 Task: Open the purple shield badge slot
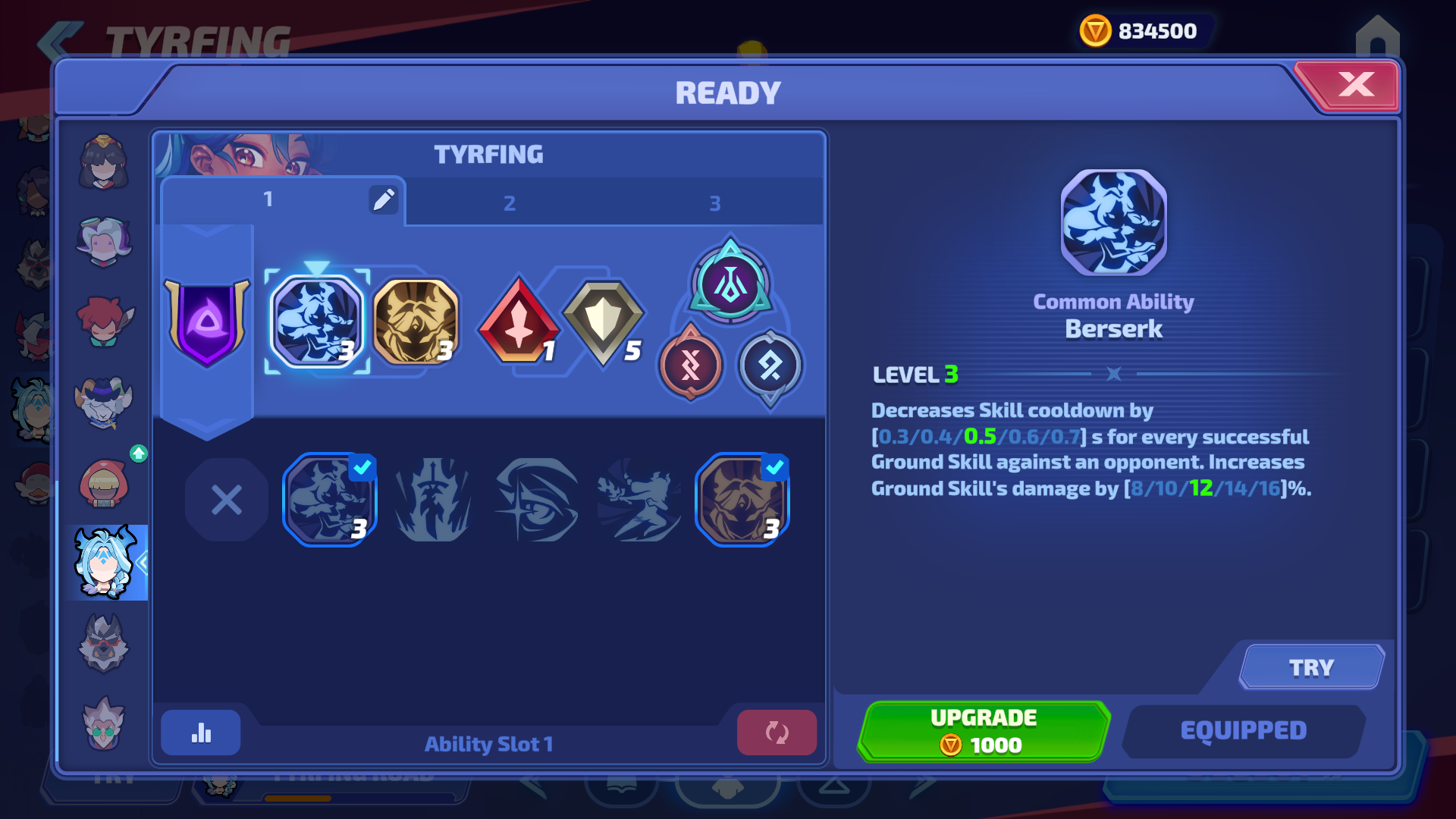click(206, 322)
